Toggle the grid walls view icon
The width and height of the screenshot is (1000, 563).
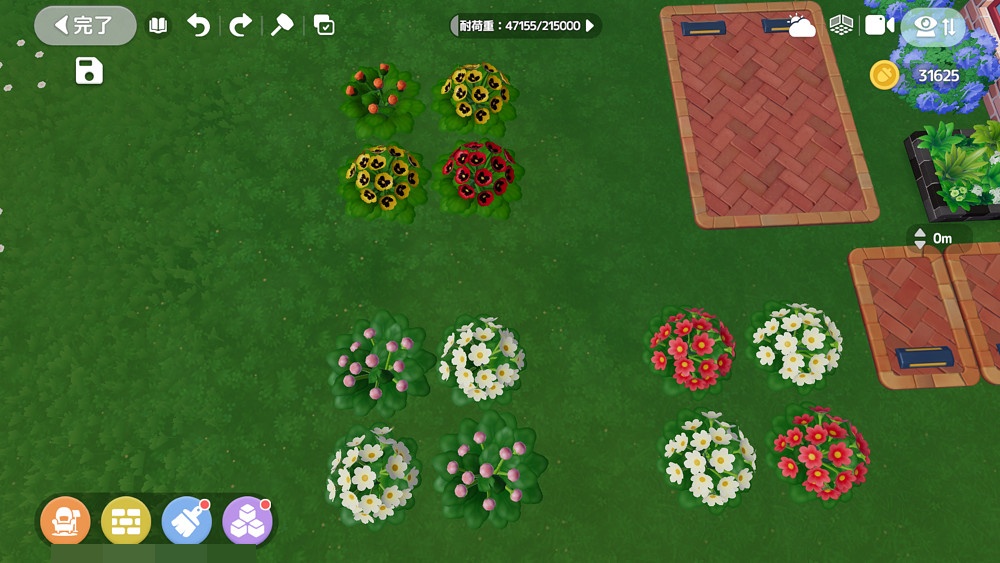841,26
